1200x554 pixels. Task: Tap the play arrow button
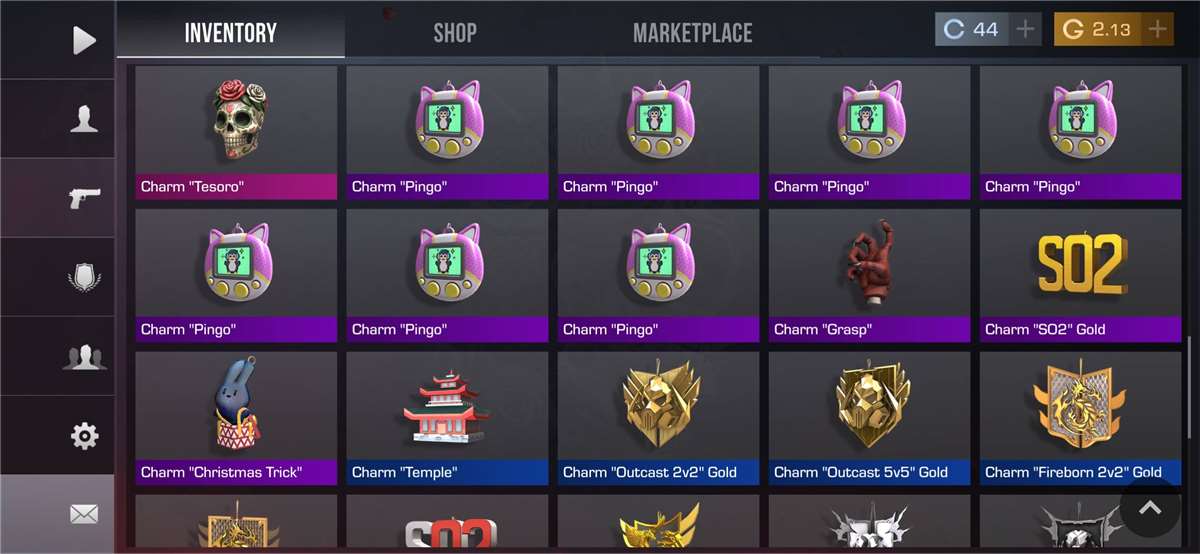click(x=84, y=40)
